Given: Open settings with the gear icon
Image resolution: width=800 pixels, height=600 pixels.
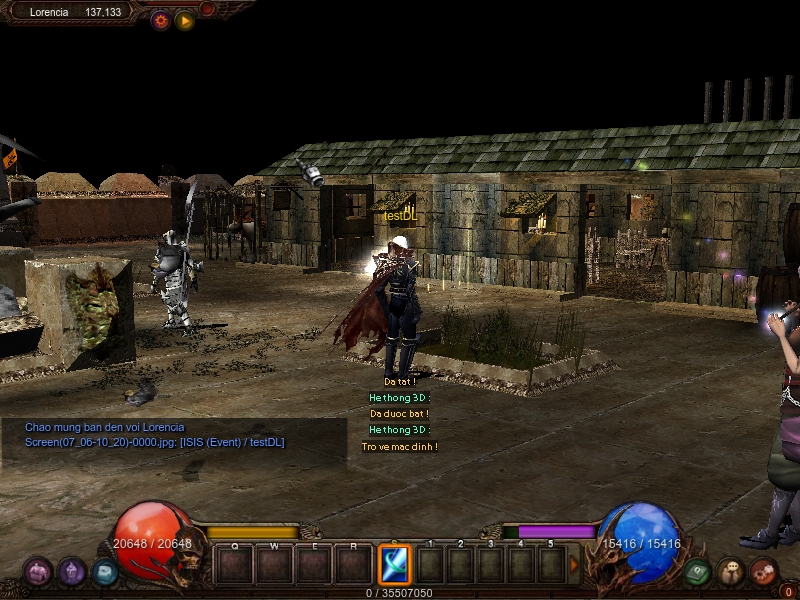Looking at the screenshot, I should [160, 20].
